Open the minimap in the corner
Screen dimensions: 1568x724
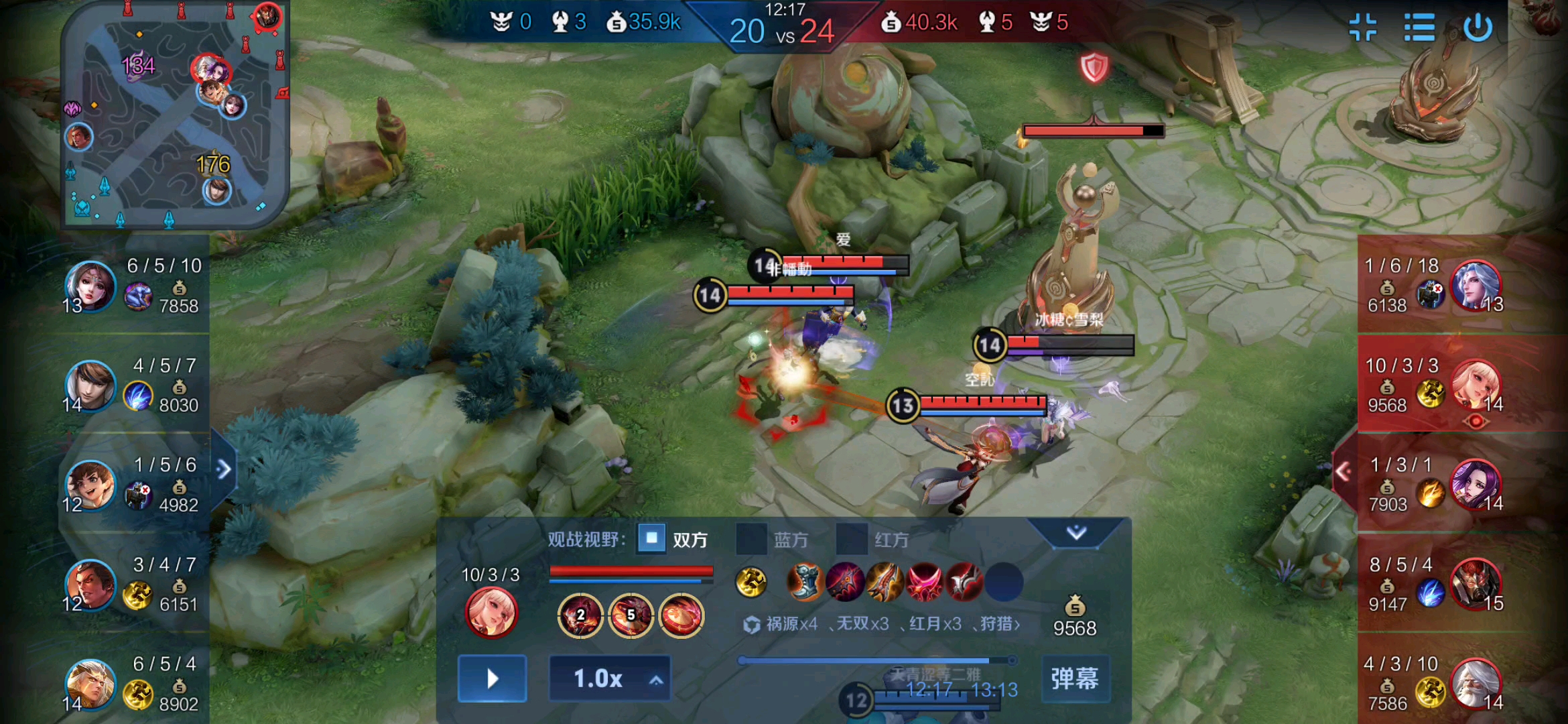[176, 115]
